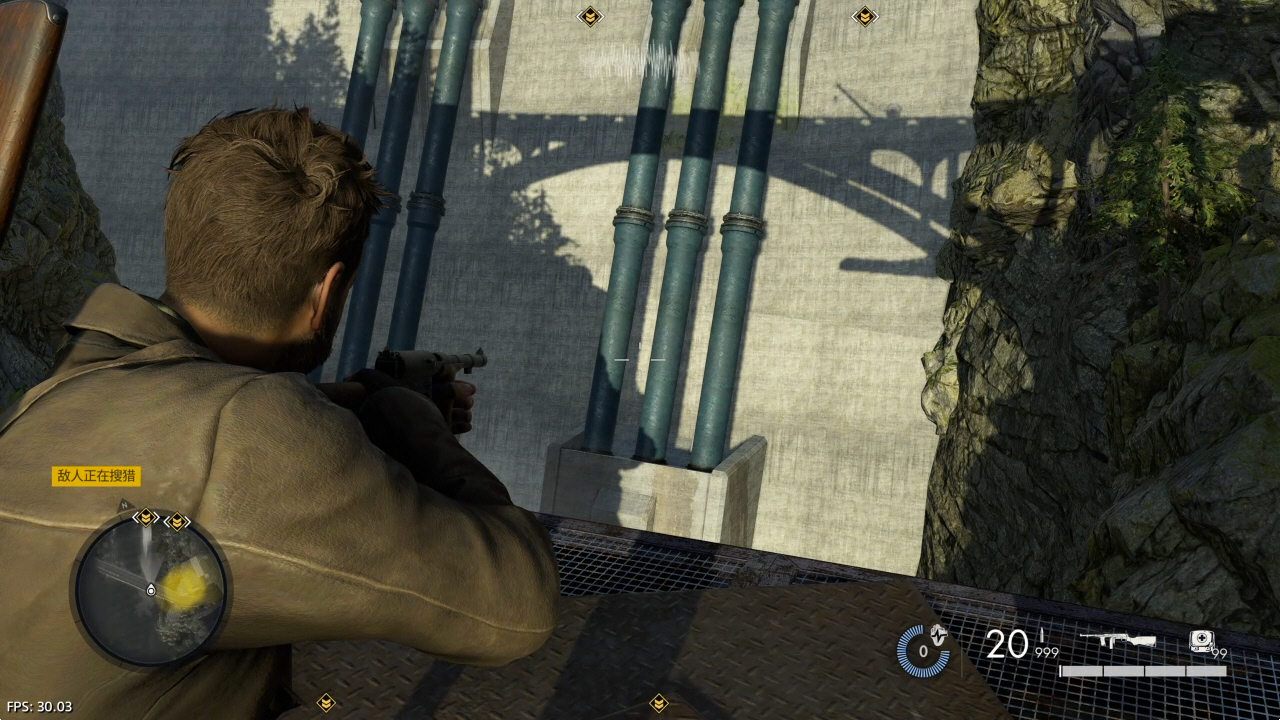Click the minimap north compass marker
1280x720 pixels.
coord(124,505)
